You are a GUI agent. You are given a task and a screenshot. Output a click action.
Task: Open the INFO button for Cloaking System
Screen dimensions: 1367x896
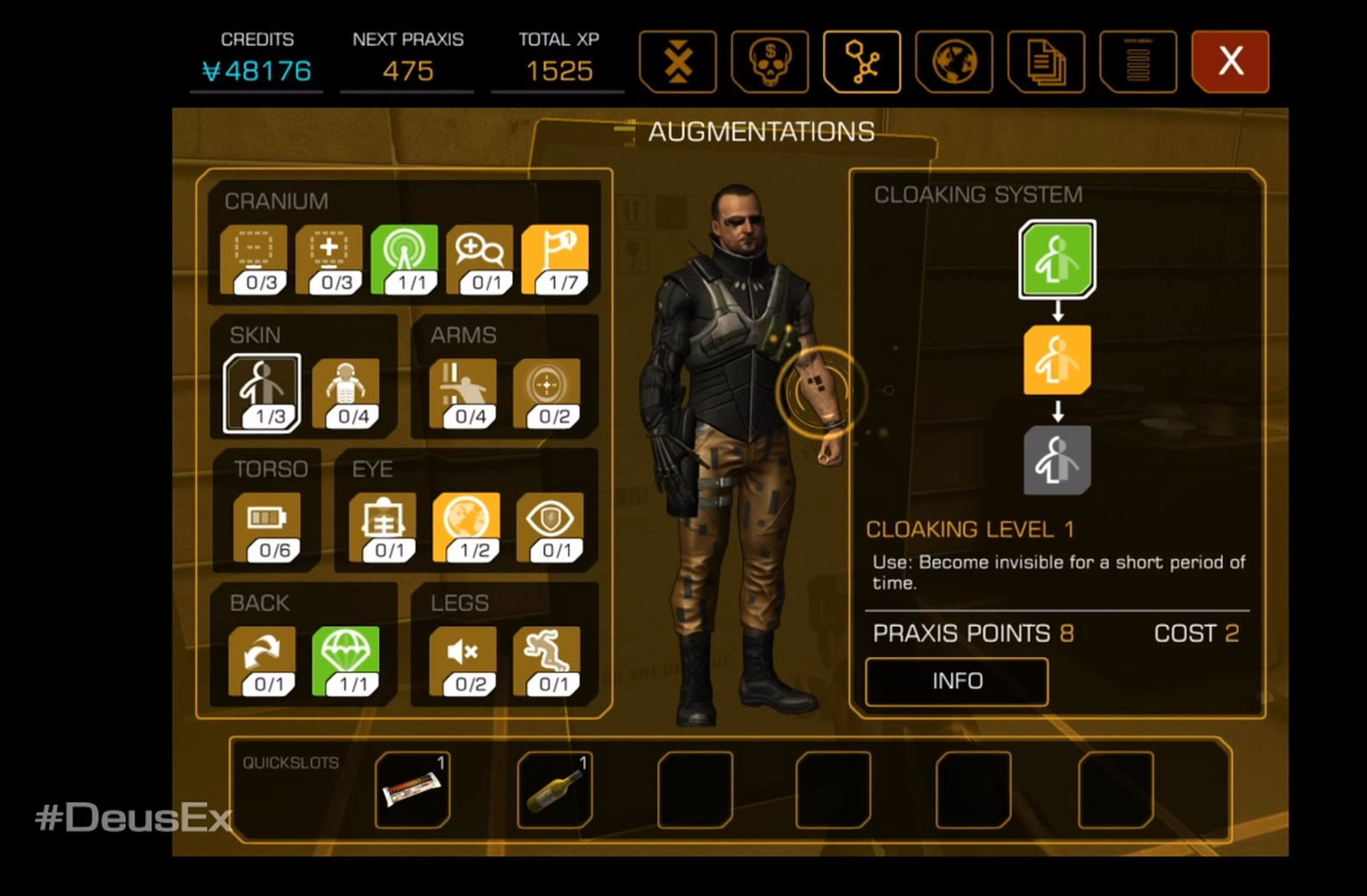tap(956, 681)
